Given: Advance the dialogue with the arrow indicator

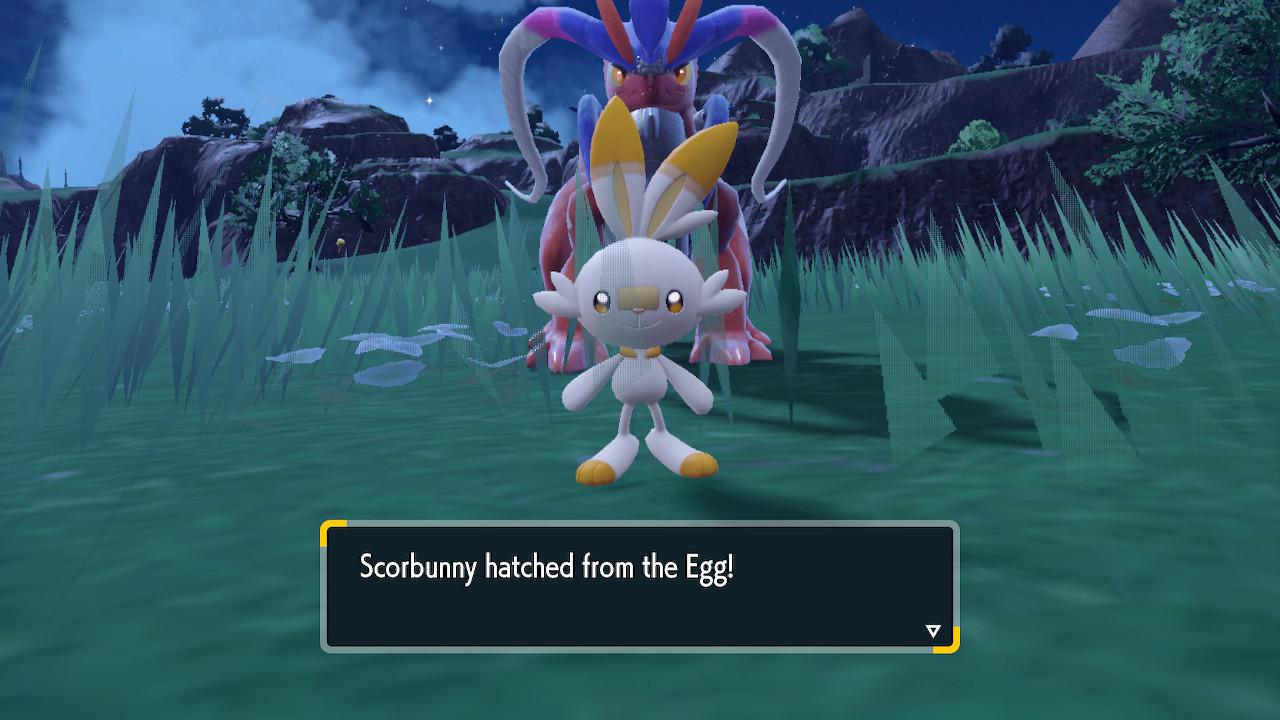Looking at the screenshot, I should tap(932, 630).
